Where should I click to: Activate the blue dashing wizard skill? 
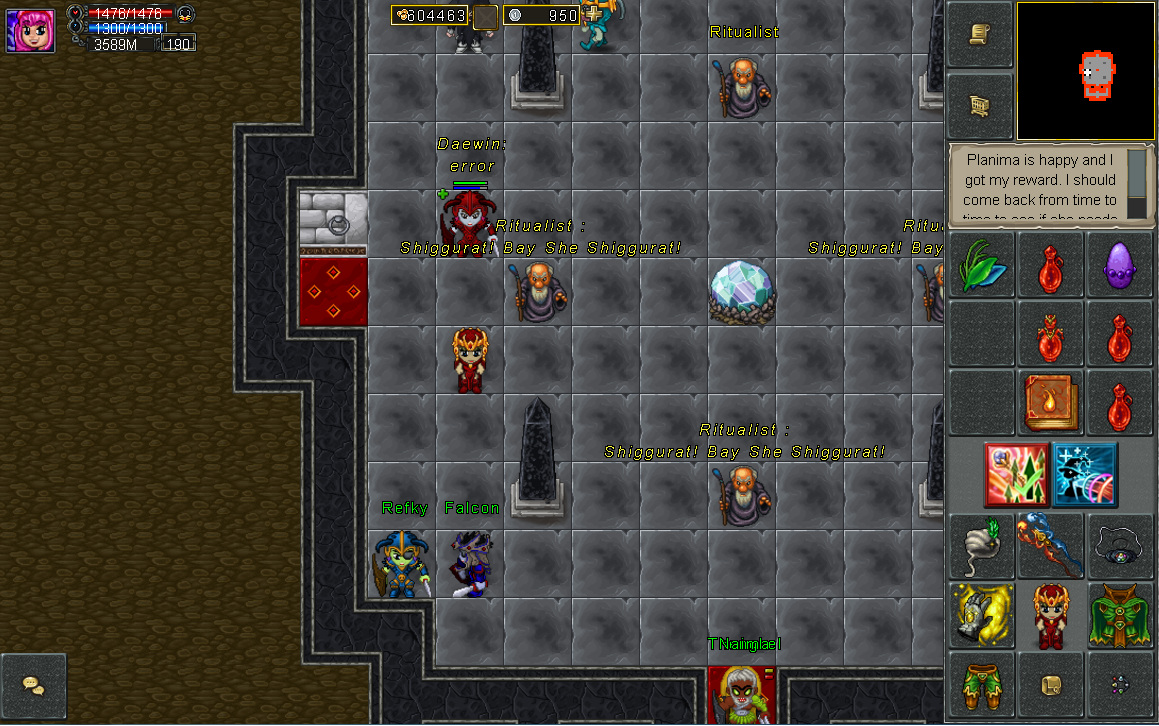click(x=1084, y=474)
